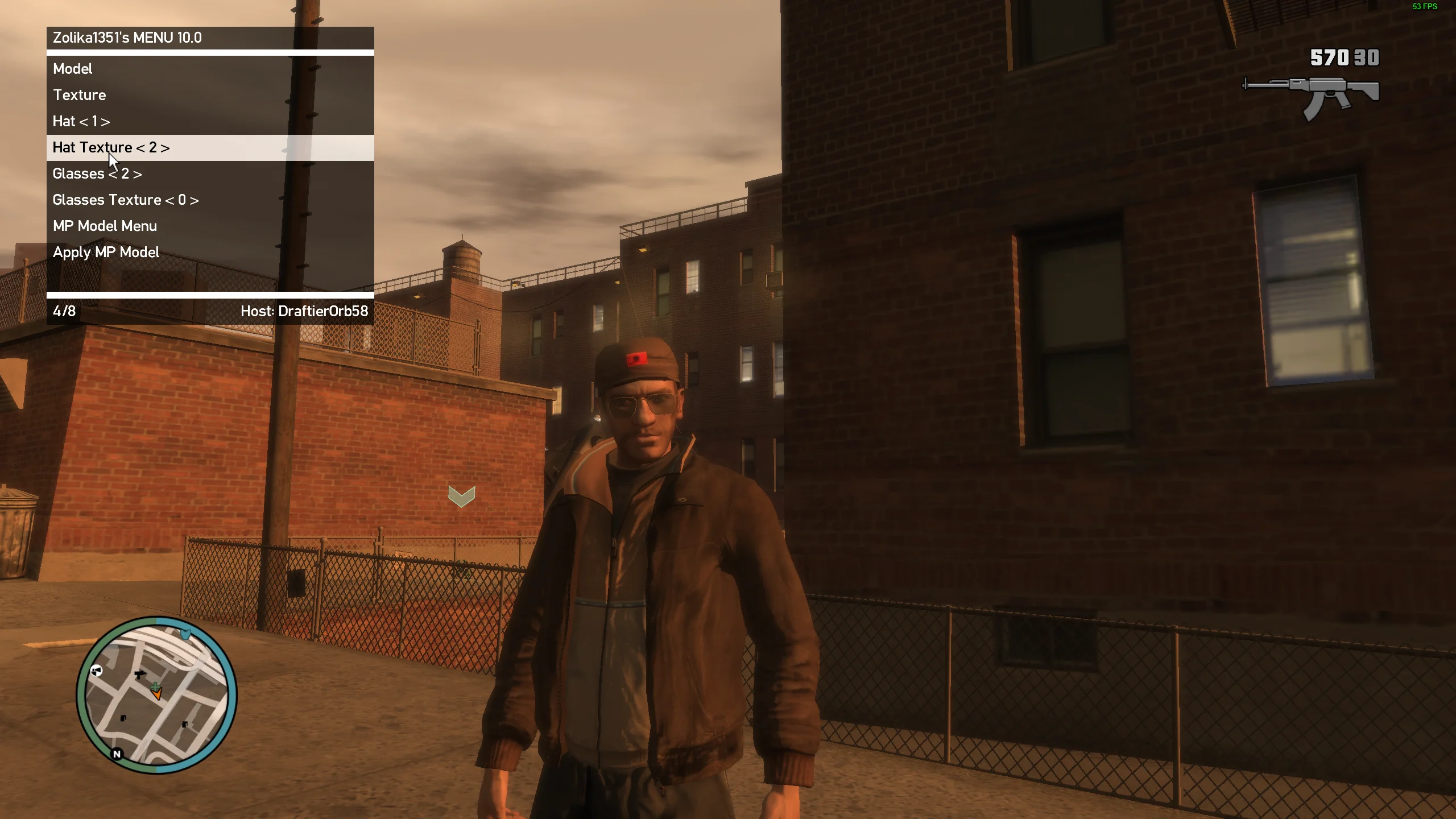This screenshot has height=819, width=1456.
Task: Open the Model entry in the trainer menu
Action: (x=72, y=69)
